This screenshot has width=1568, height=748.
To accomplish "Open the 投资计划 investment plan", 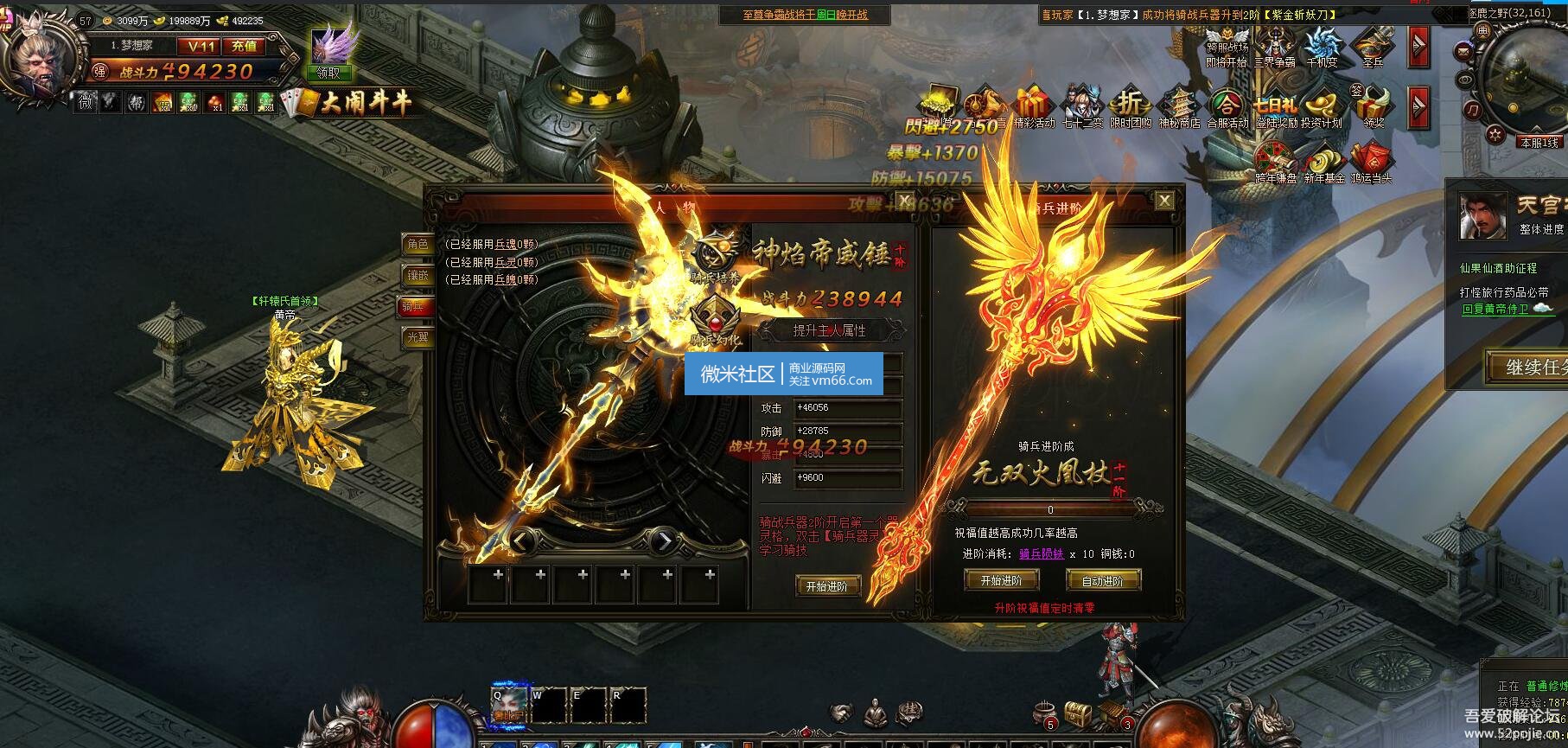I will pyautogui.click(x=1322, y=109).
